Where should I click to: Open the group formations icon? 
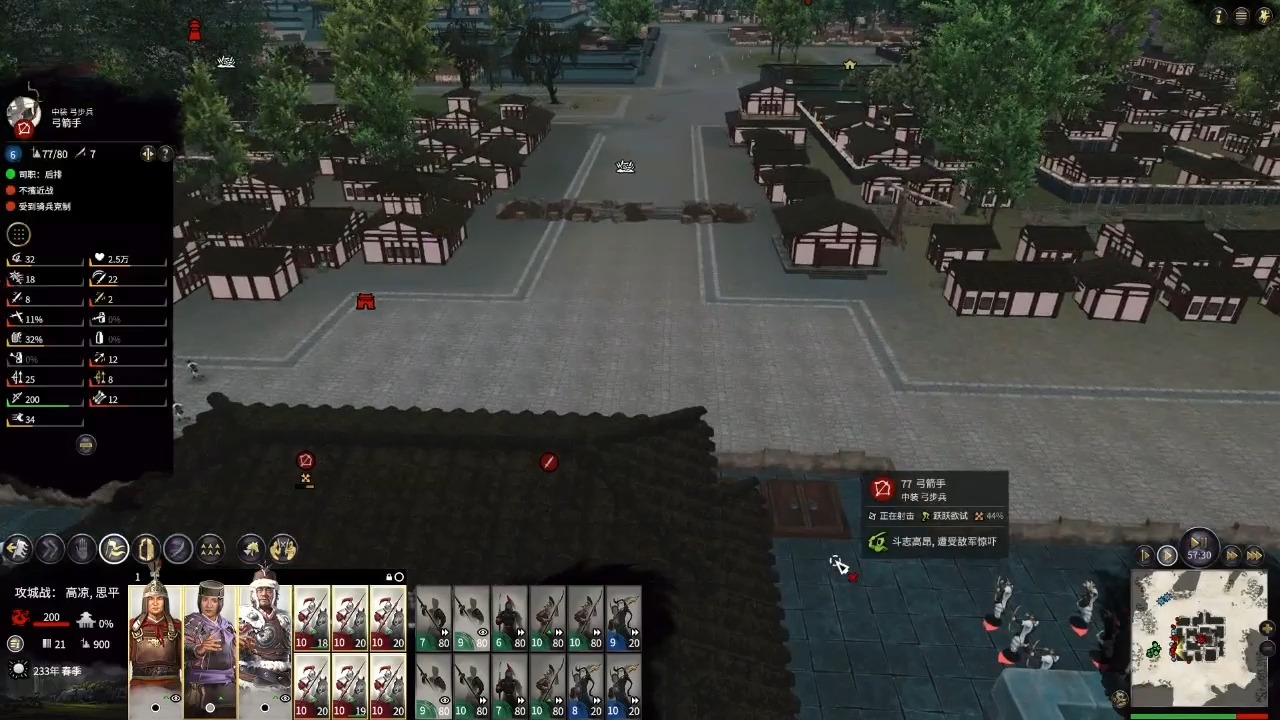(x=209, y=548)
